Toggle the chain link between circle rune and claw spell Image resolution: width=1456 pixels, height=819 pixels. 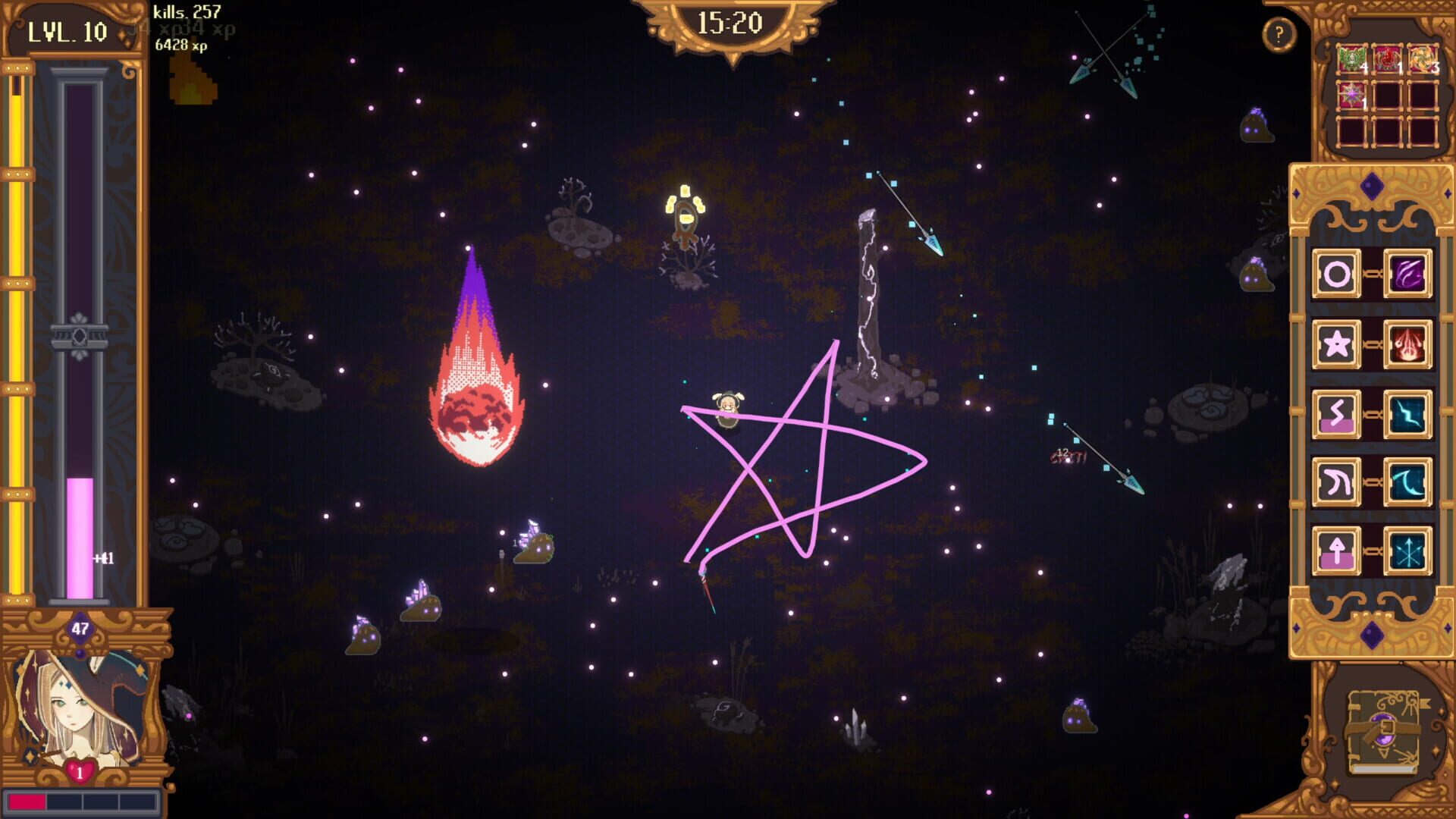click(1373, 272)
